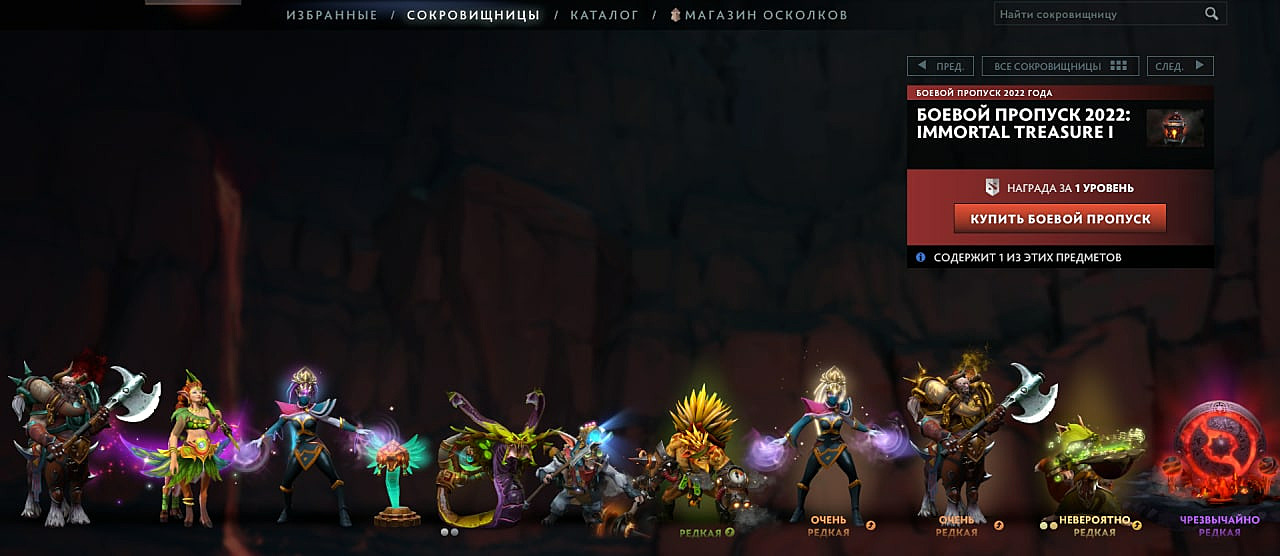Click the blue info icon beside Содержит

pos(920,257)
